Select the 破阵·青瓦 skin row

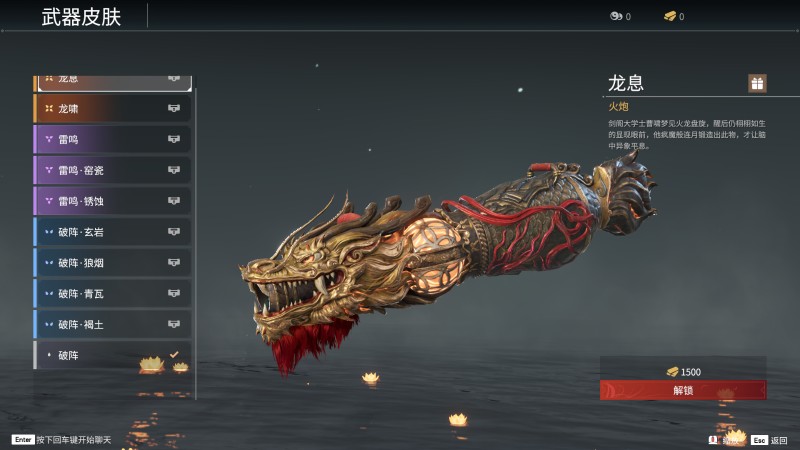112,294
